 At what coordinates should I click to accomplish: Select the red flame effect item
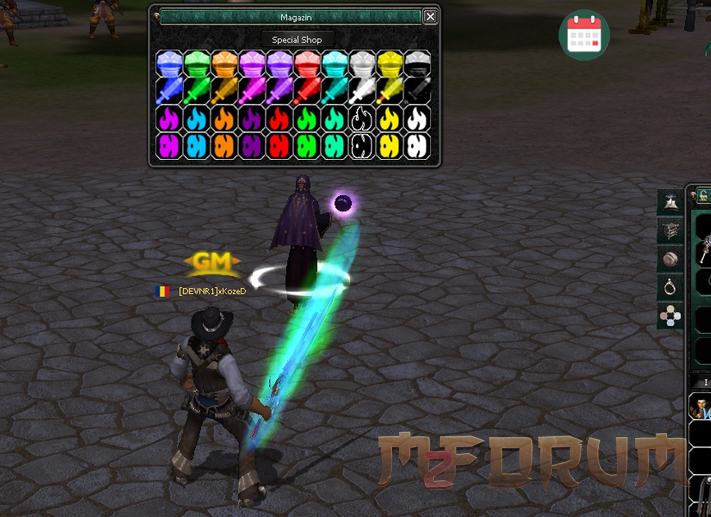[279, 119]
